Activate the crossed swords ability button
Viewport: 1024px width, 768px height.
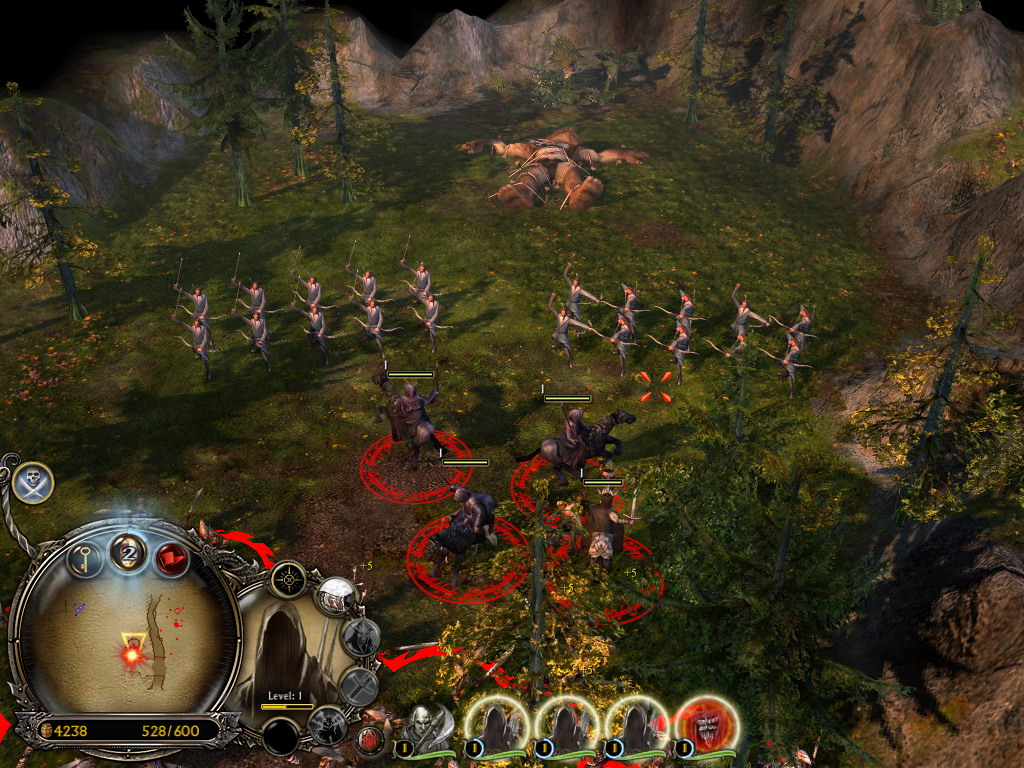[x=360, y=687]
